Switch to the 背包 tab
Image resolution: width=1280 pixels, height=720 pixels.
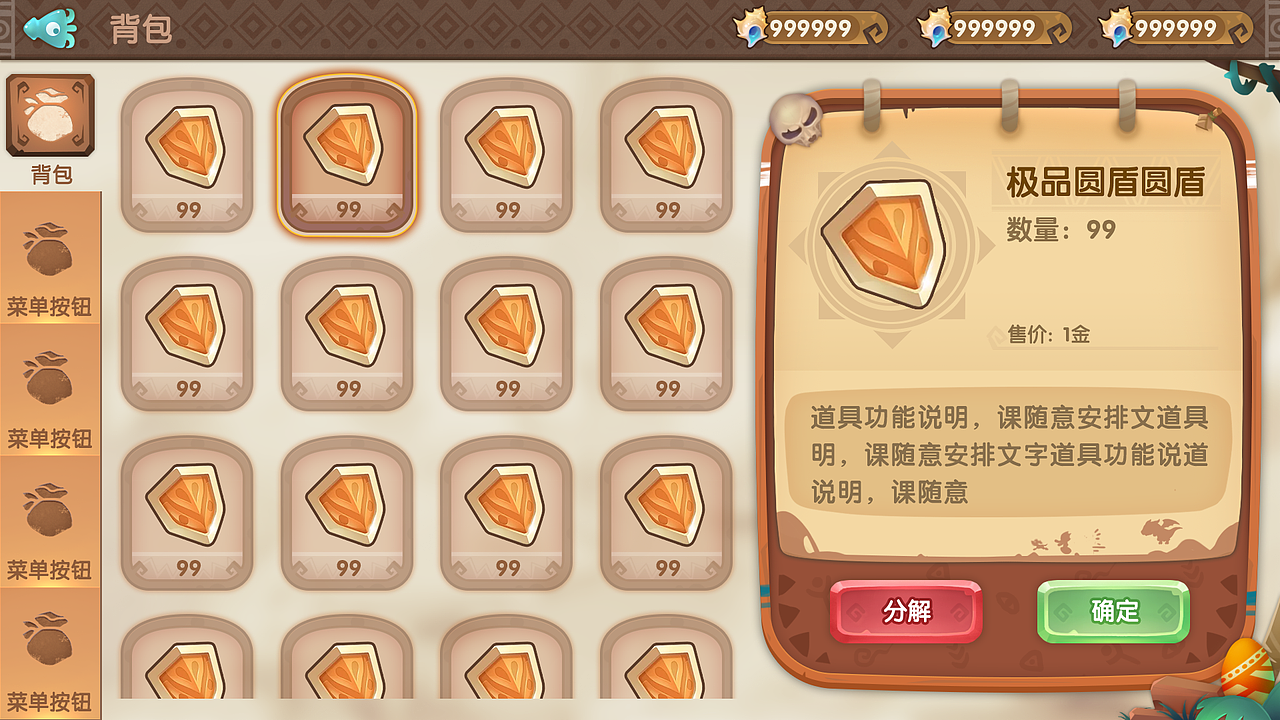click(x=50, y=130)
